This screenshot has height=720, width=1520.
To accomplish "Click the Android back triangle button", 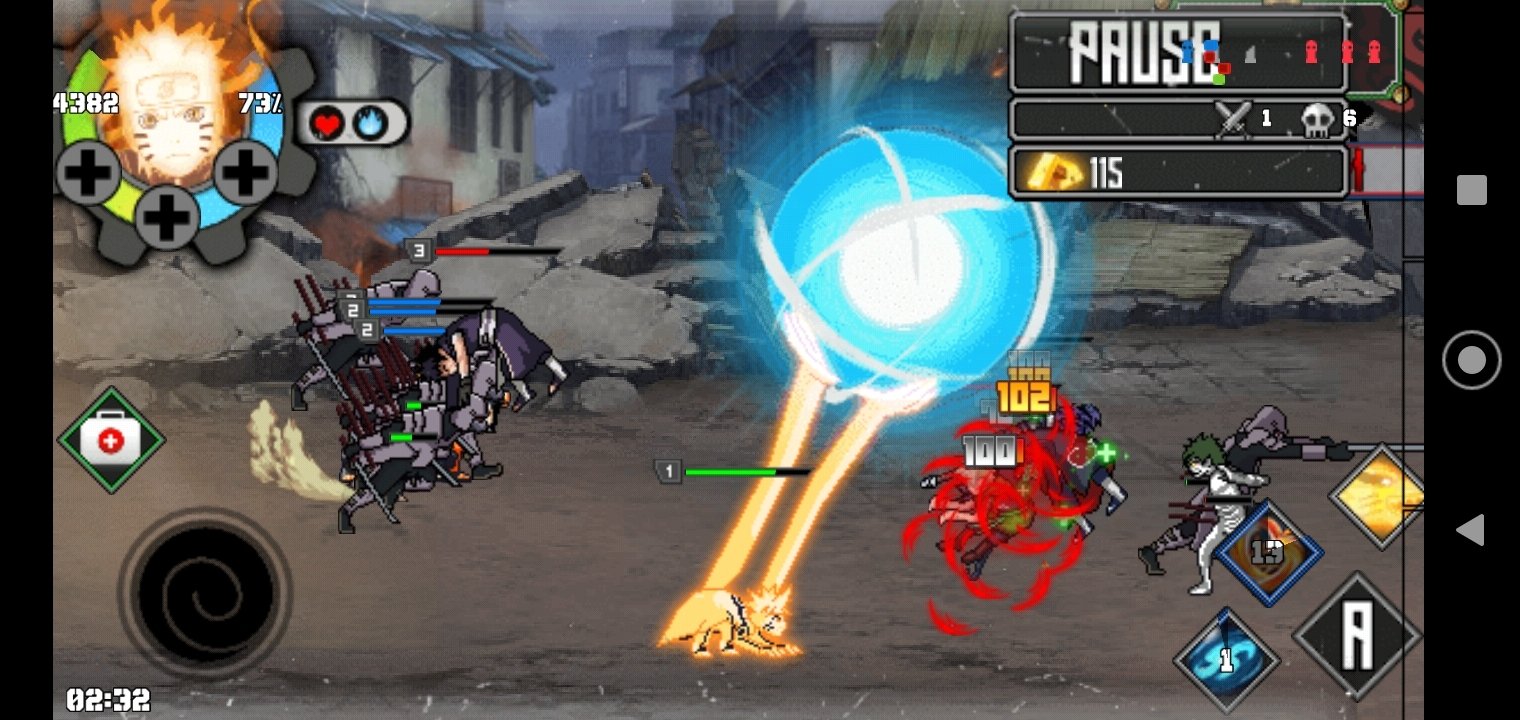I will click(1470, 530).
